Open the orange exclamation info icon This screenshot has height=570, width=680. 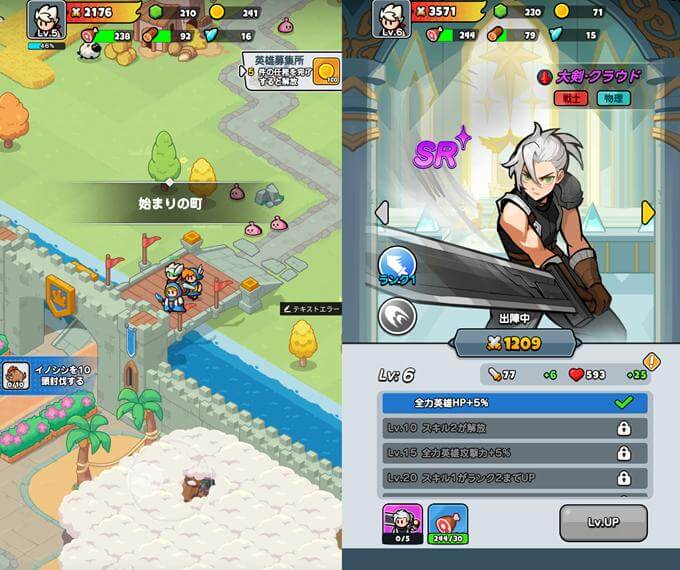652,361
